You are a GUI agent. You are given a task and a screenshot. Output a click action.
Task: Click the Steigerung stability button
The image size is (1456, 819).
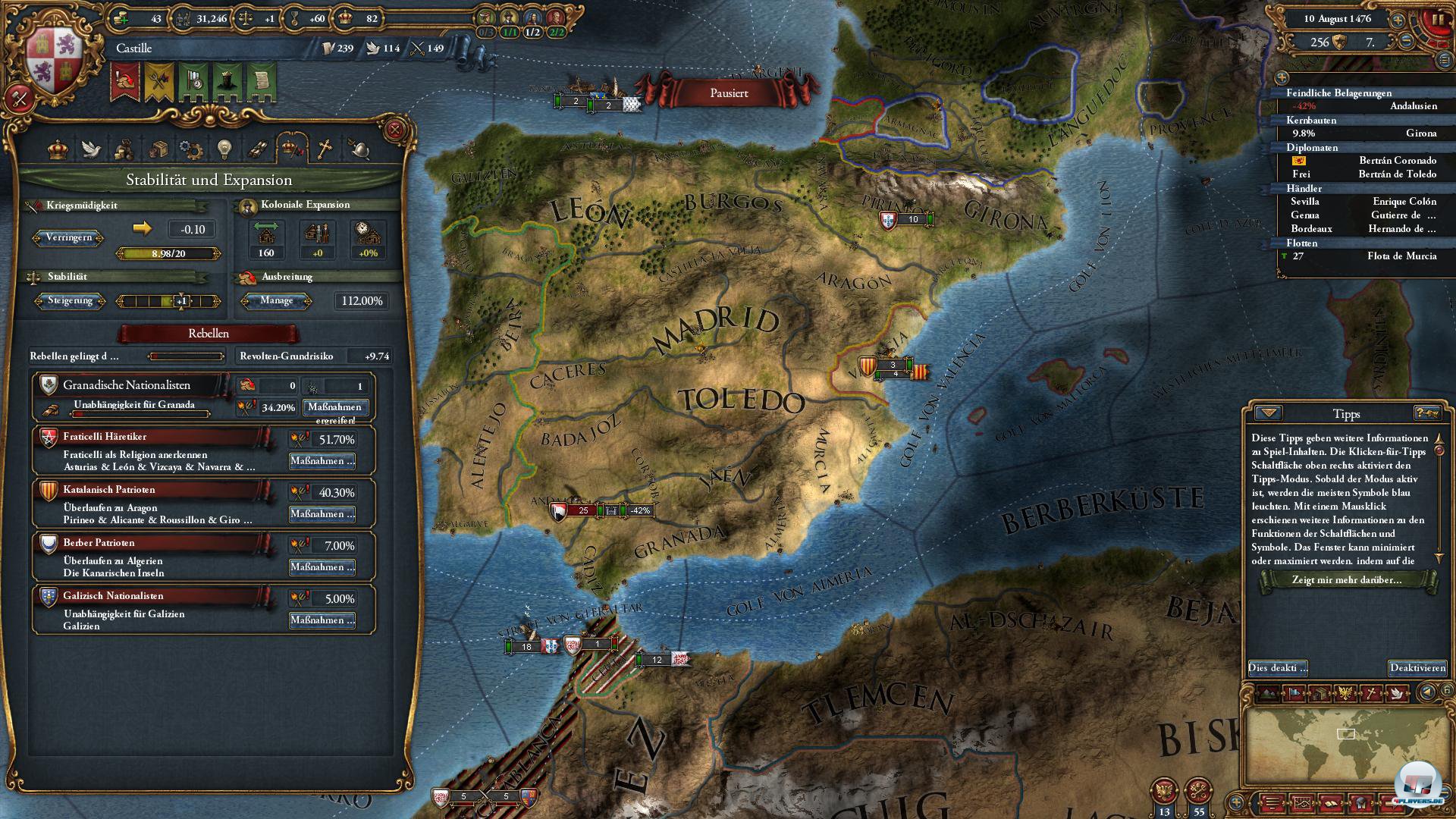point(70,301)
